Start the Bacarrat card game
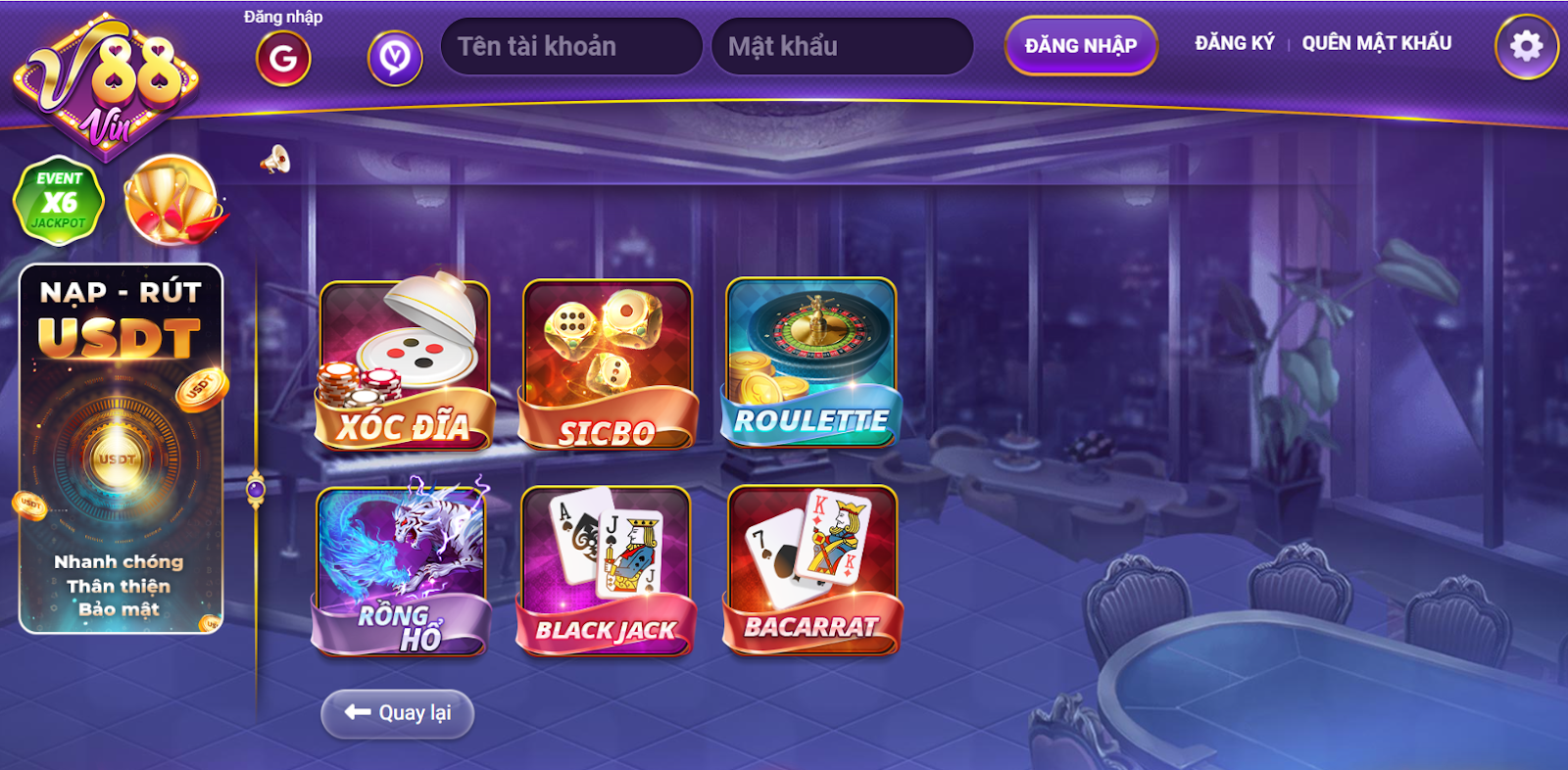1568x770 pixels. pyautogui.click(x=811, y=570)
